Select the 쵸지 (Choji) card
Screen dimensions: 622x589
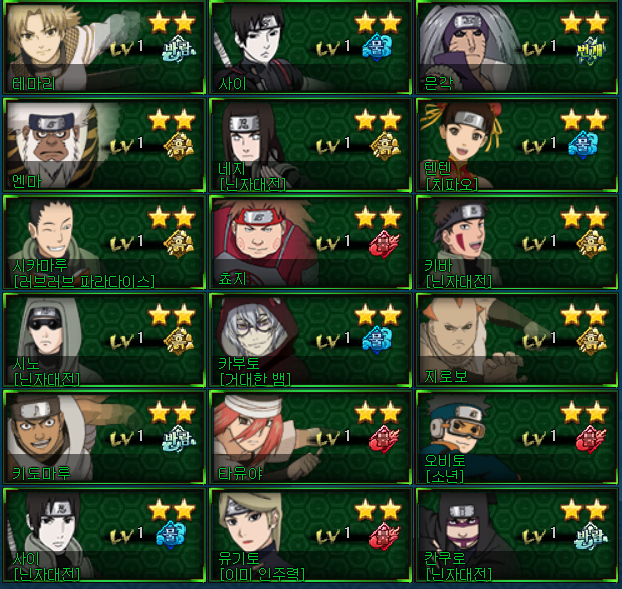tap(310, 242)
